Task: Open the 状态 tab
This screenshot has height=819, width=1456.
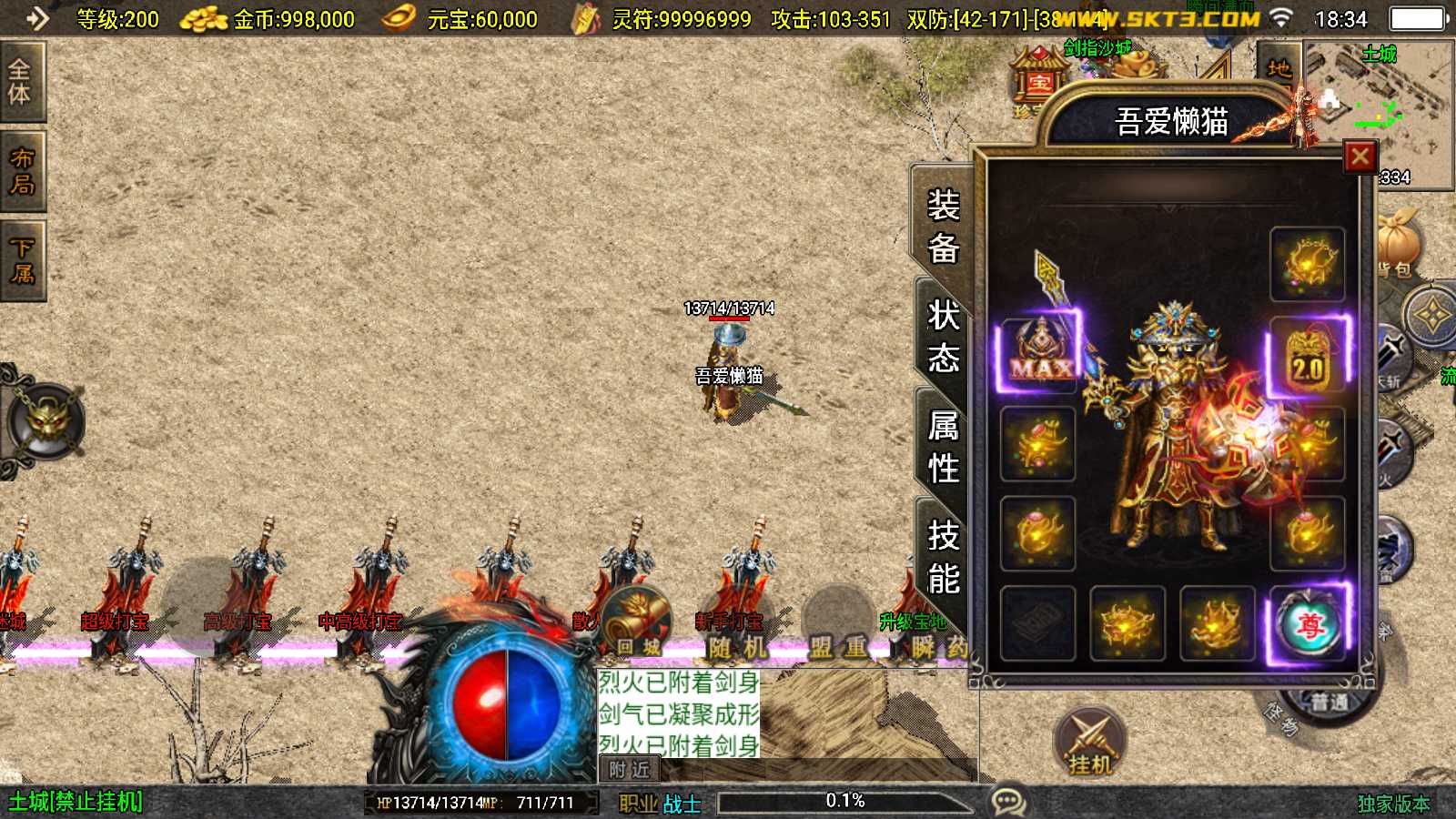Action: pos(943,337)
